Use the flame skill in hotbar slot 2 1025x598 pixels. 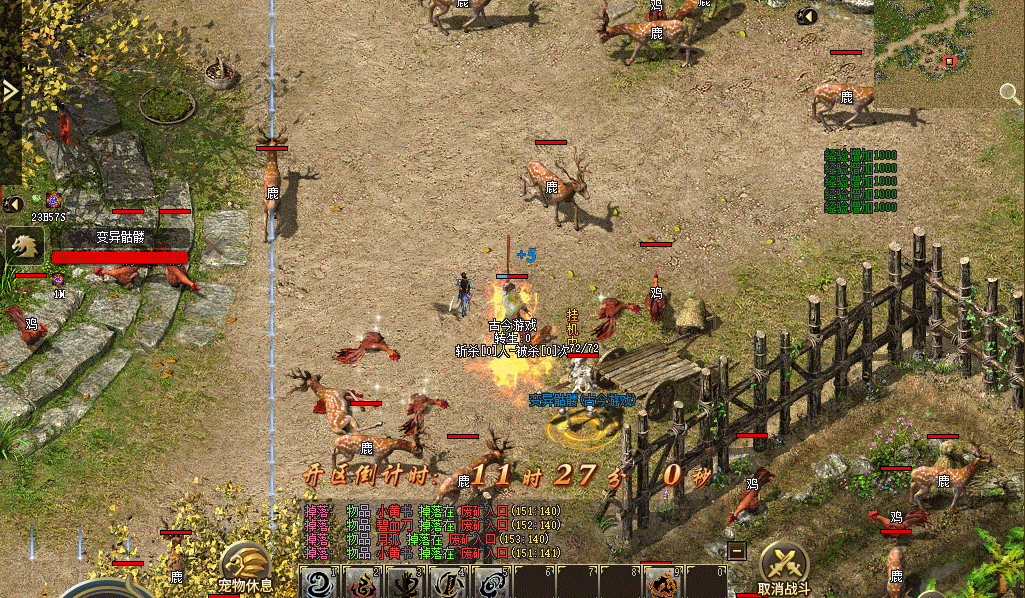click(362, 582)
